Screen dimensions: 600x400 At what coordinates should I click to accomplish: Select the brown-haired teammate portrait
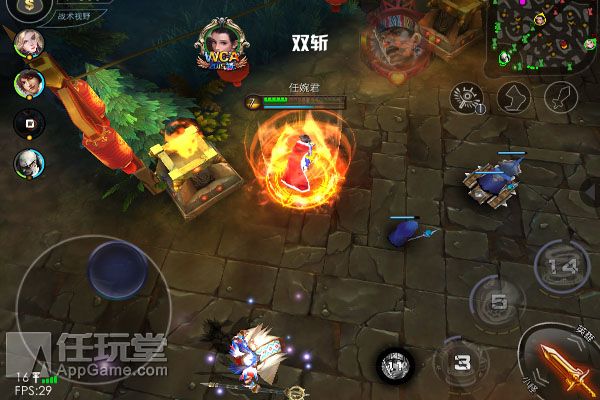pyautogui.click(x=29, y=82)
